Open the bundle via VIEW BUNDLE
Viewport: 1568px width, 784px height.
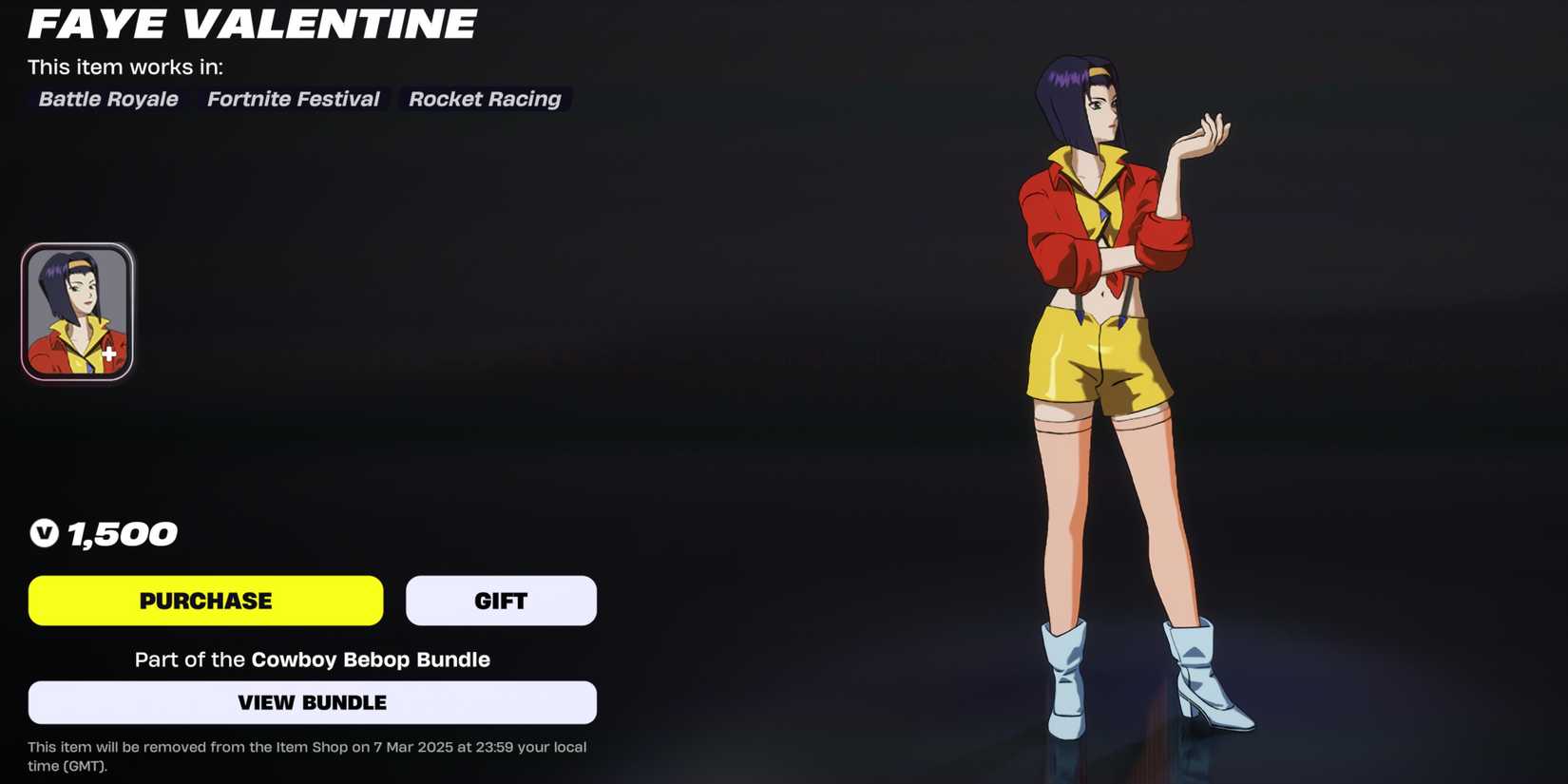coord(312,702)
